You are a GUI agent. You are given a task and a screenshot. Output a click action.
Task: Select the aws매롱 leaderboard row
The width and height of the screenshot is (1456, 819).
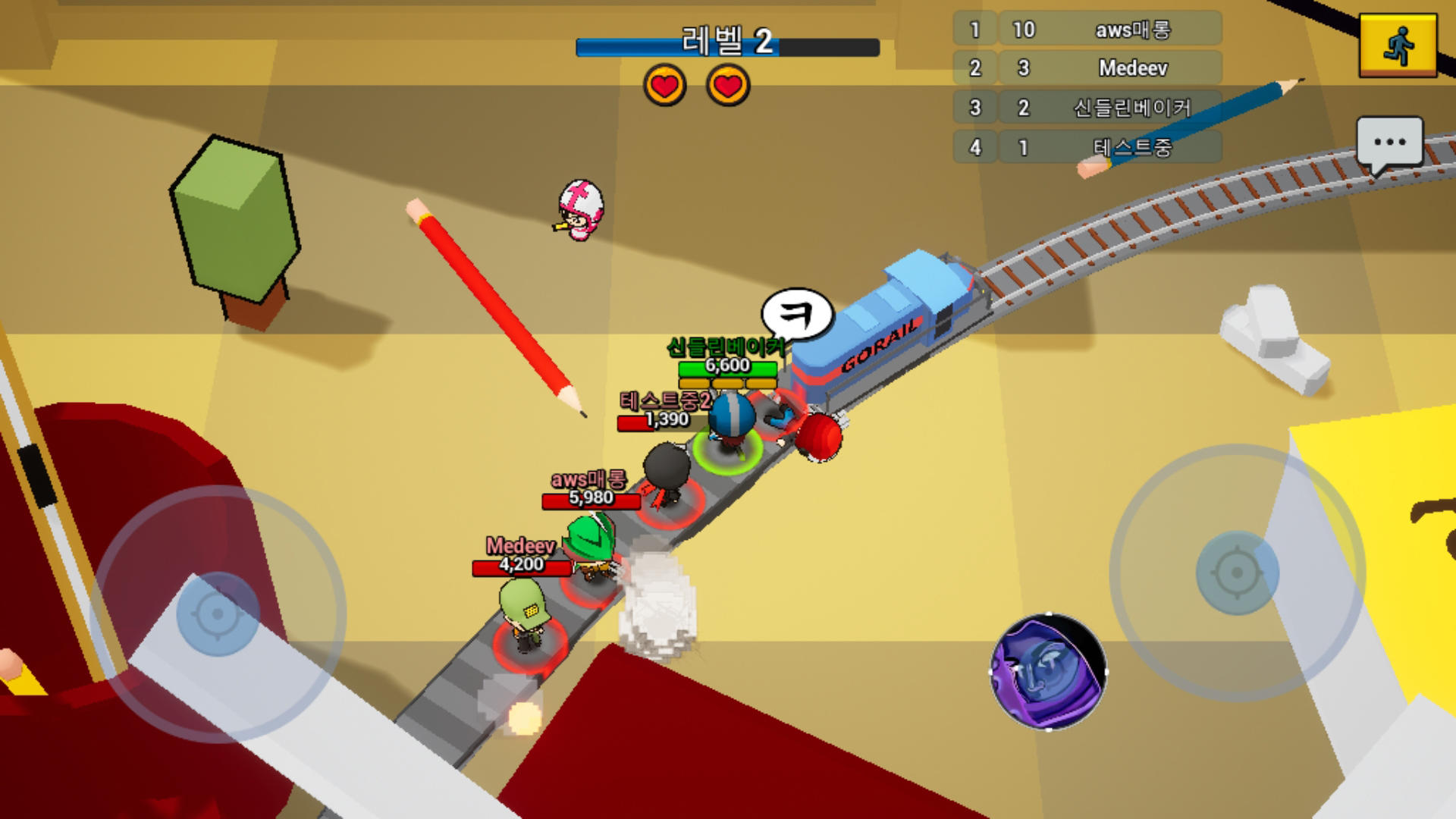(1087, 30)
